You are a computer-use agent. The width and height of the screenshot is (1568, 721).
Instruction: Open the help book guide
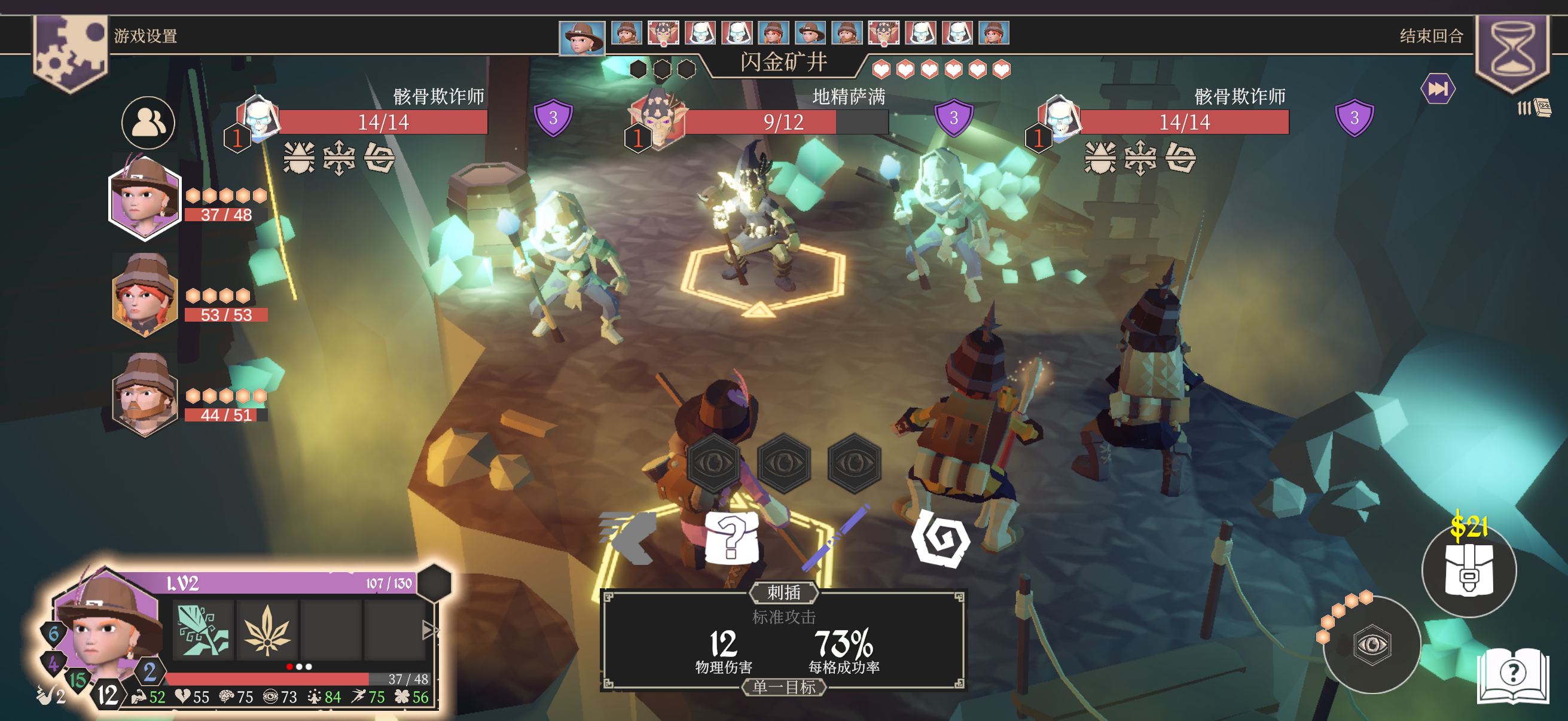tap(1512, 676)
